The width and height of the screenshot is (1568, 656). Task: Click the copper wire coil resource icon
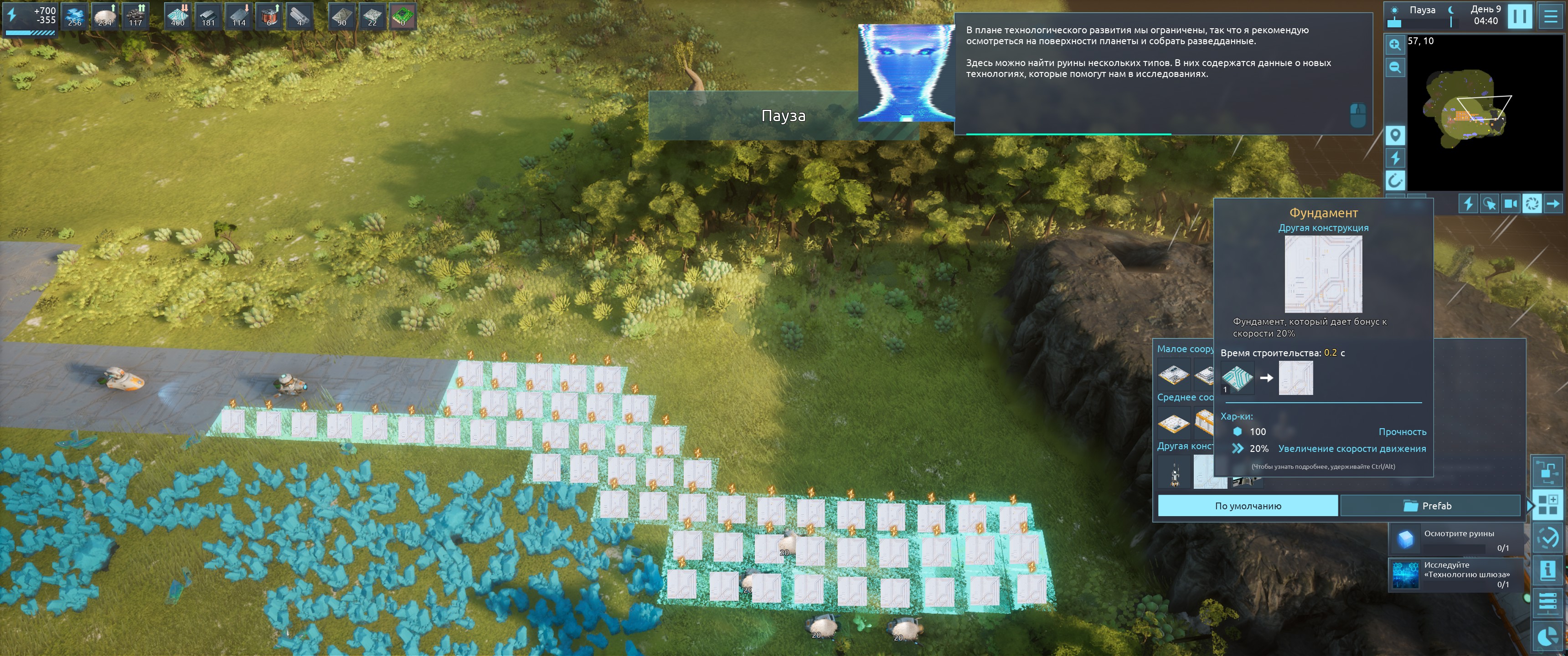269,16
